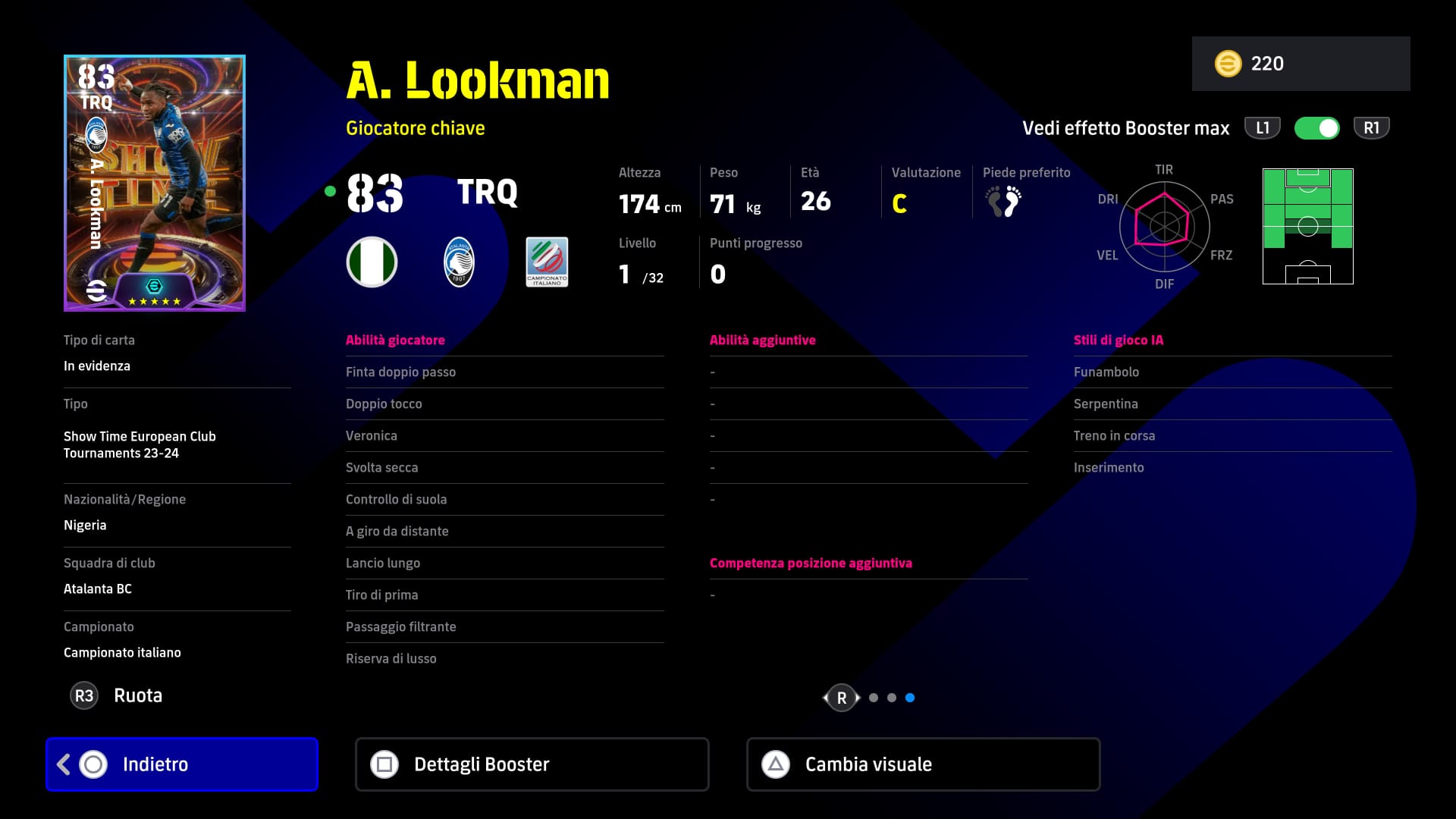Select the Riserva di lusso skill row
The image size is (1456, 819).
504,659
